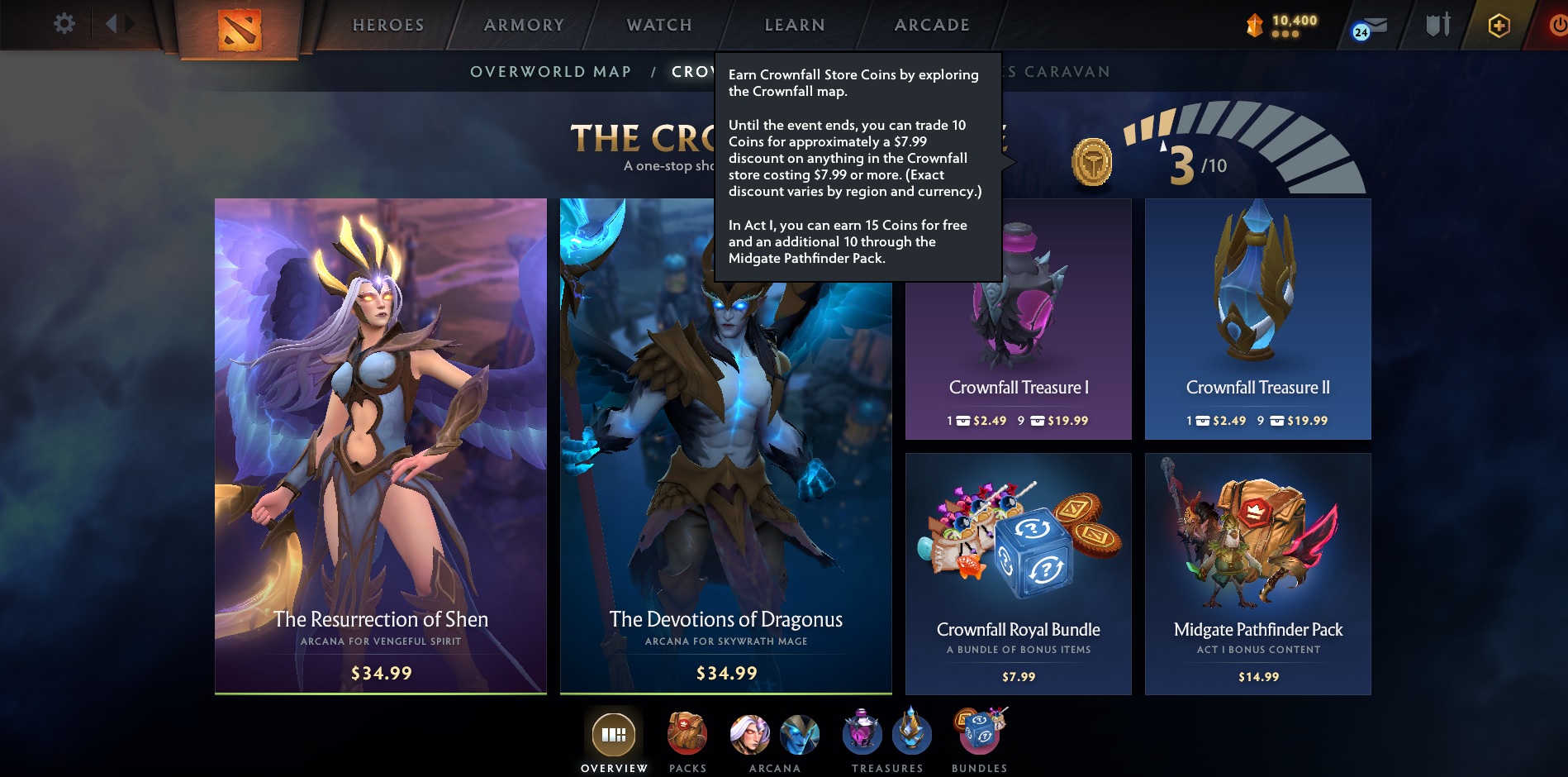Switch to the Heroes tab
1568x777 pixels.
[387, 25]
